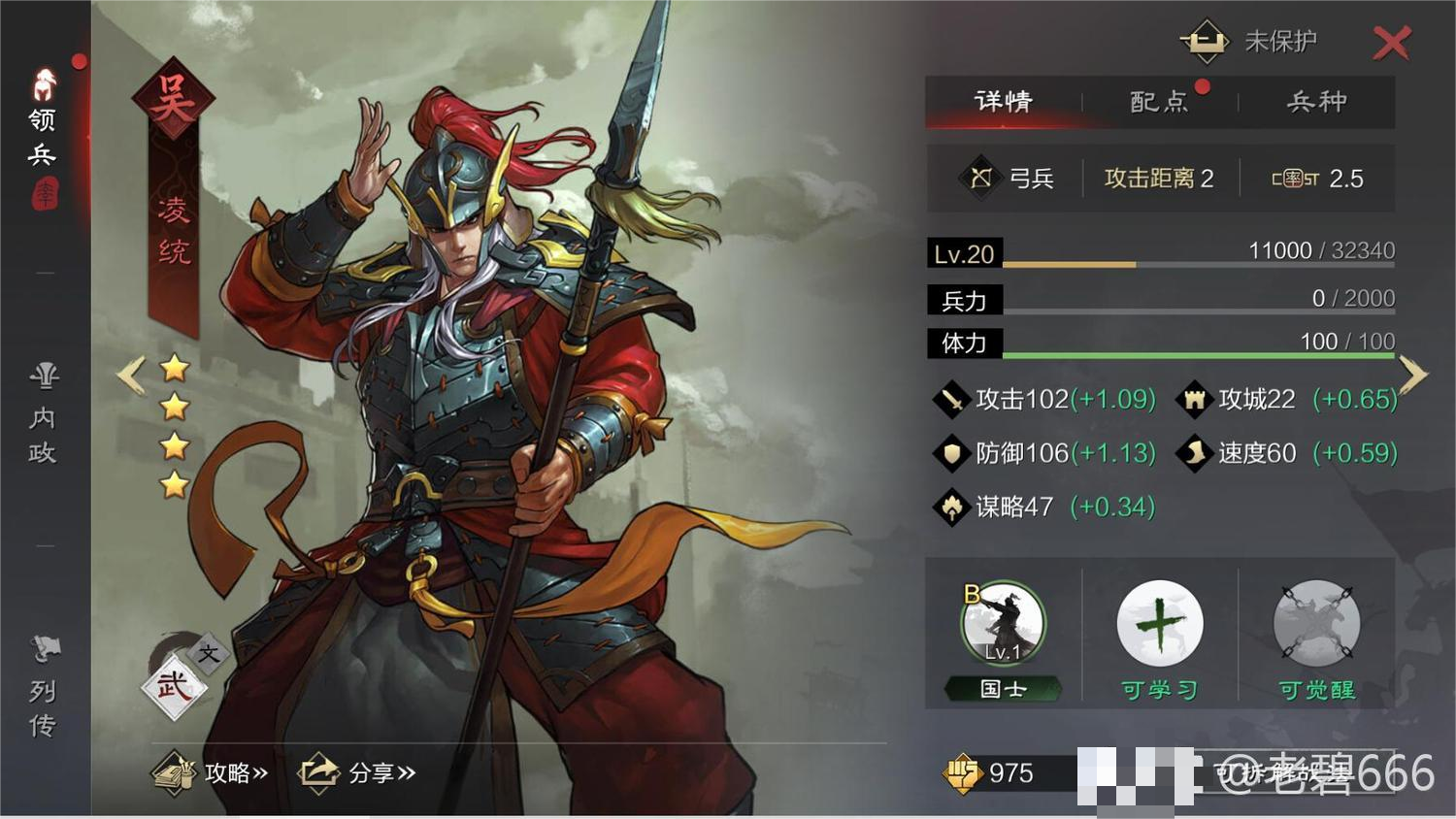Select the 国士 skill icon
Viewport: 1456px width, 819px height.
click(1003, 624)
